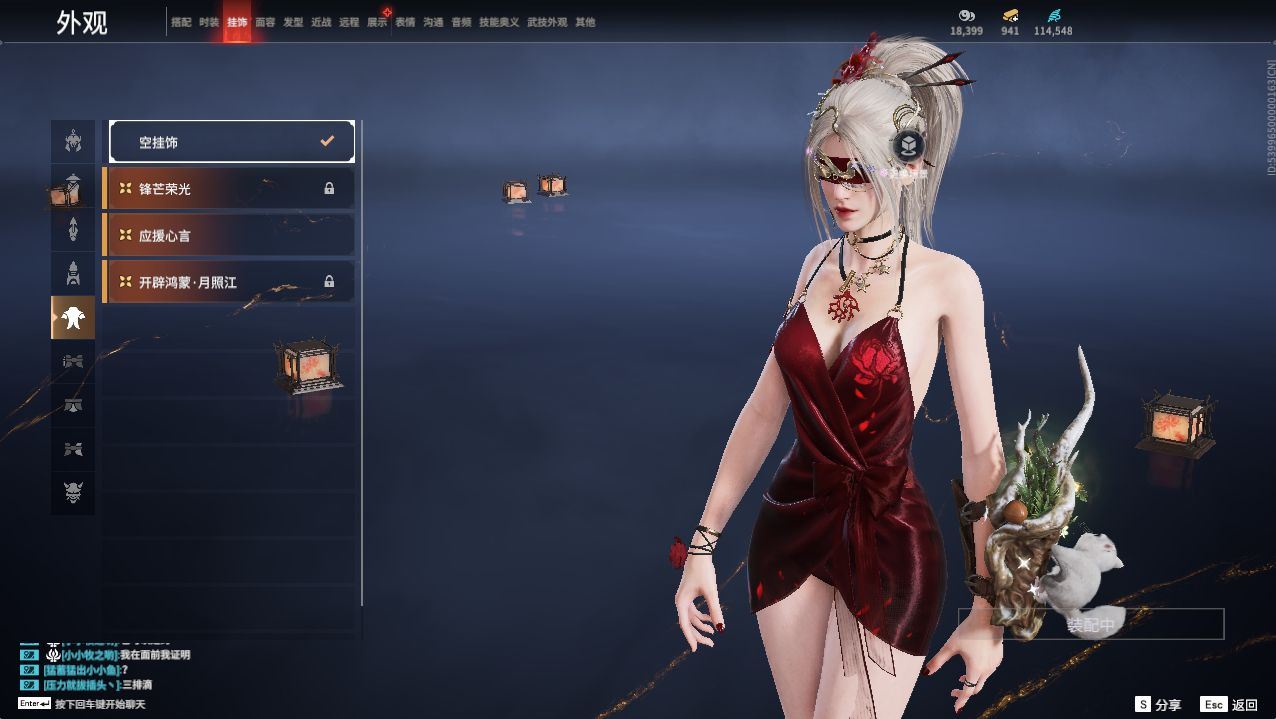This screenshot has height=719, width=1276.
Task: Pick the 应援心言 ornament
Action: [230, 235]
